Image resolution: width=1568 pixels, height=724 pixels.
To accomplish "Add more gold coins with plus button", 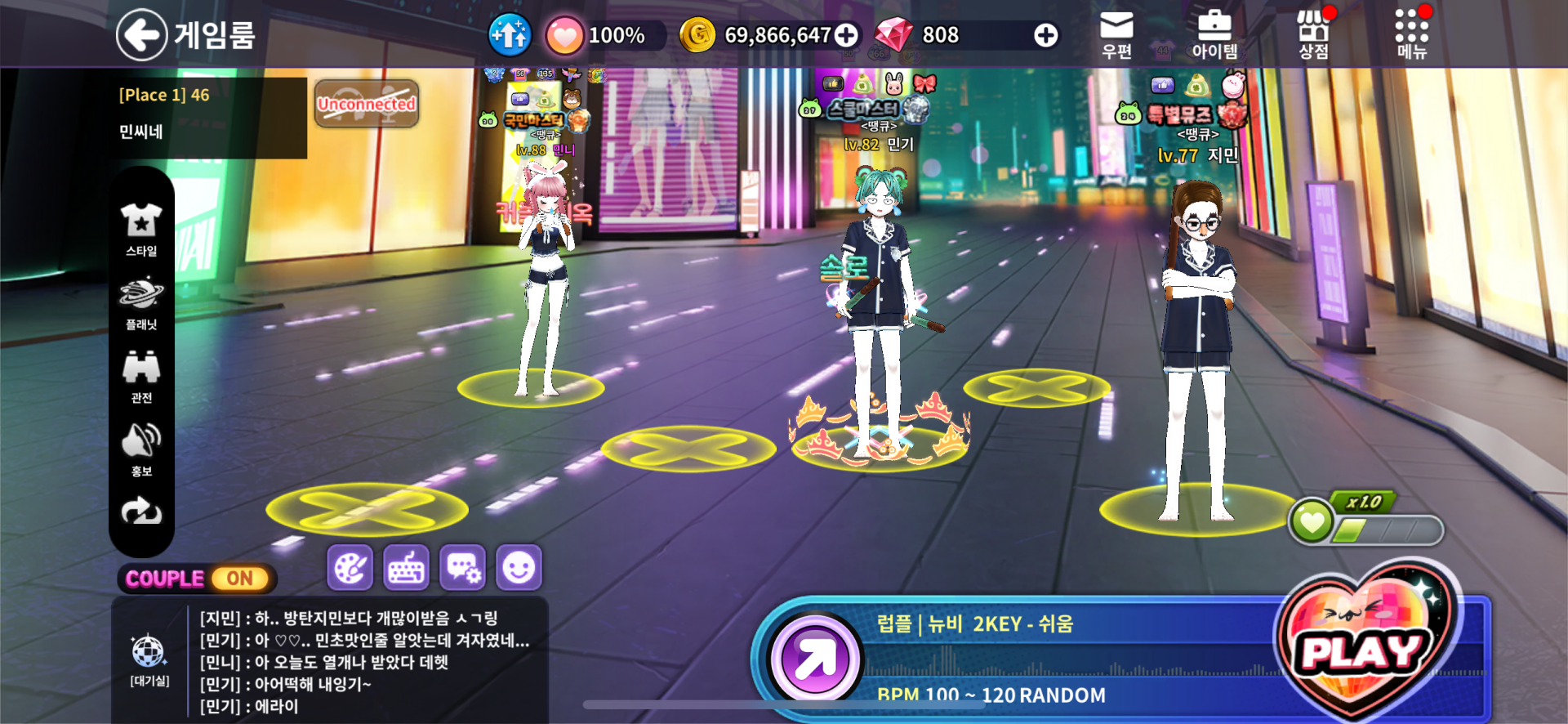I will coord(847,35).
